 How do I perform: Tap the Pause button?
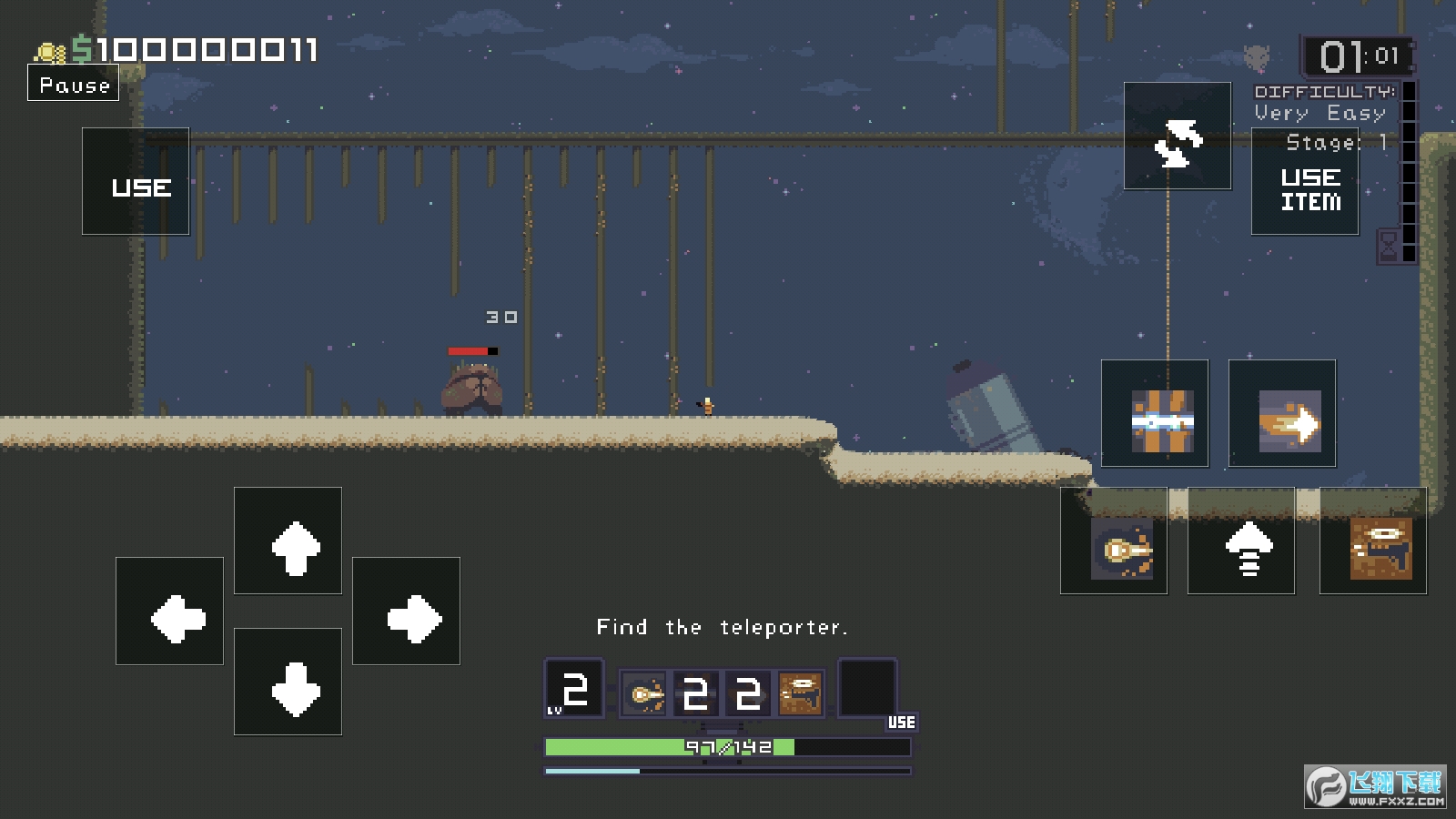coord(74,85)
